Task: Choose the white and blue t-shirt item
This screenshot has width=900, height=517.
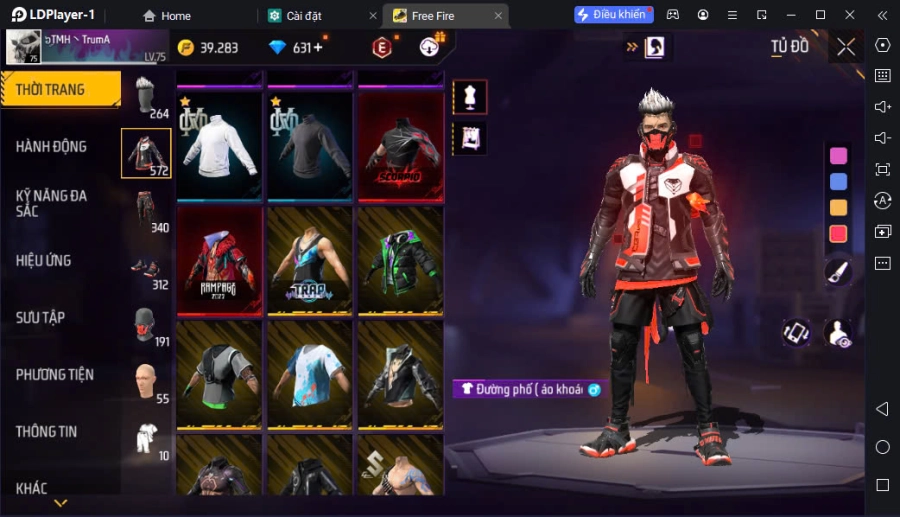Action: click(310, 373)
